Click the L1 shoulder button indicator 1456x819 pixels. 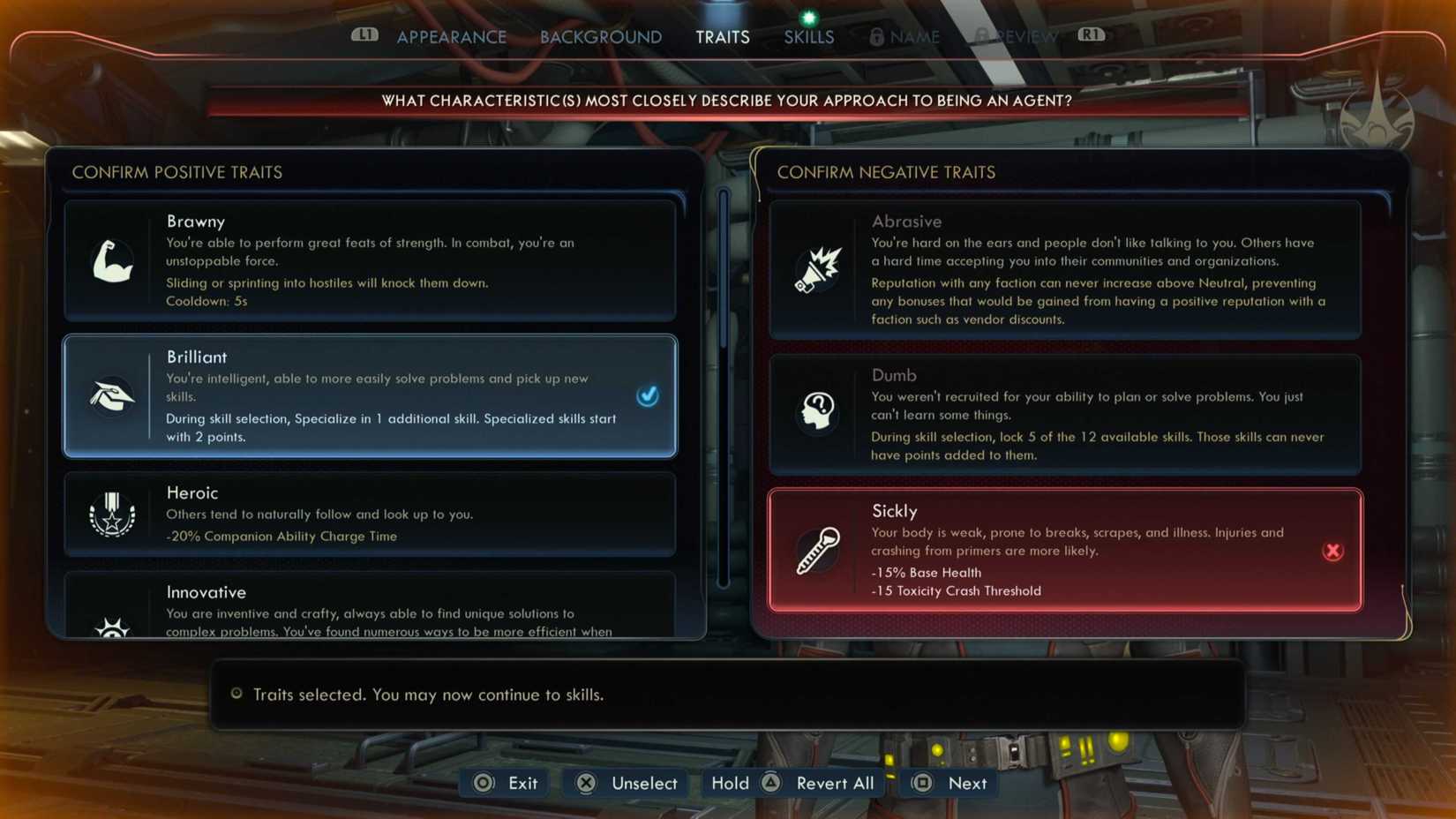(364, 36)
